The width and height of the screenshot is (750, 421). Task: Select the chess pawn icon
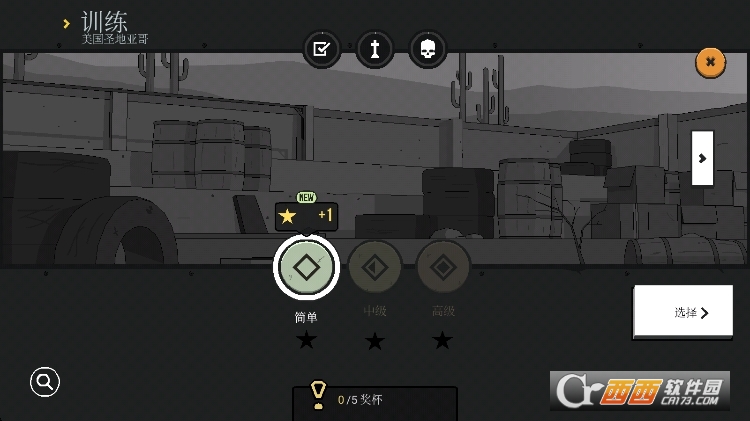[x=375, y=49]
